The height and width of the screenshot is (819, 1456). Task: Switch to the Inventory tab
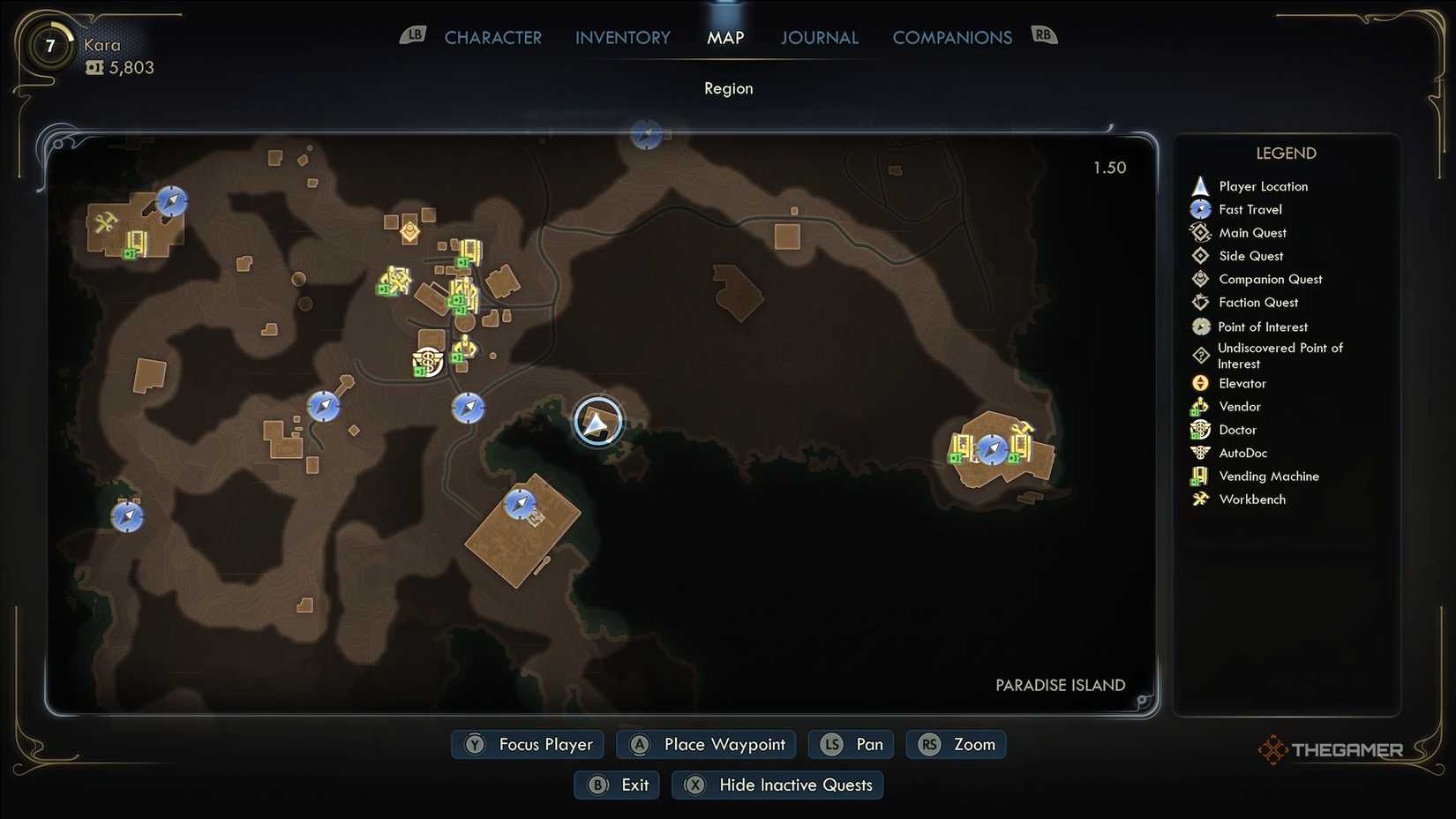(x=622, y=37)
